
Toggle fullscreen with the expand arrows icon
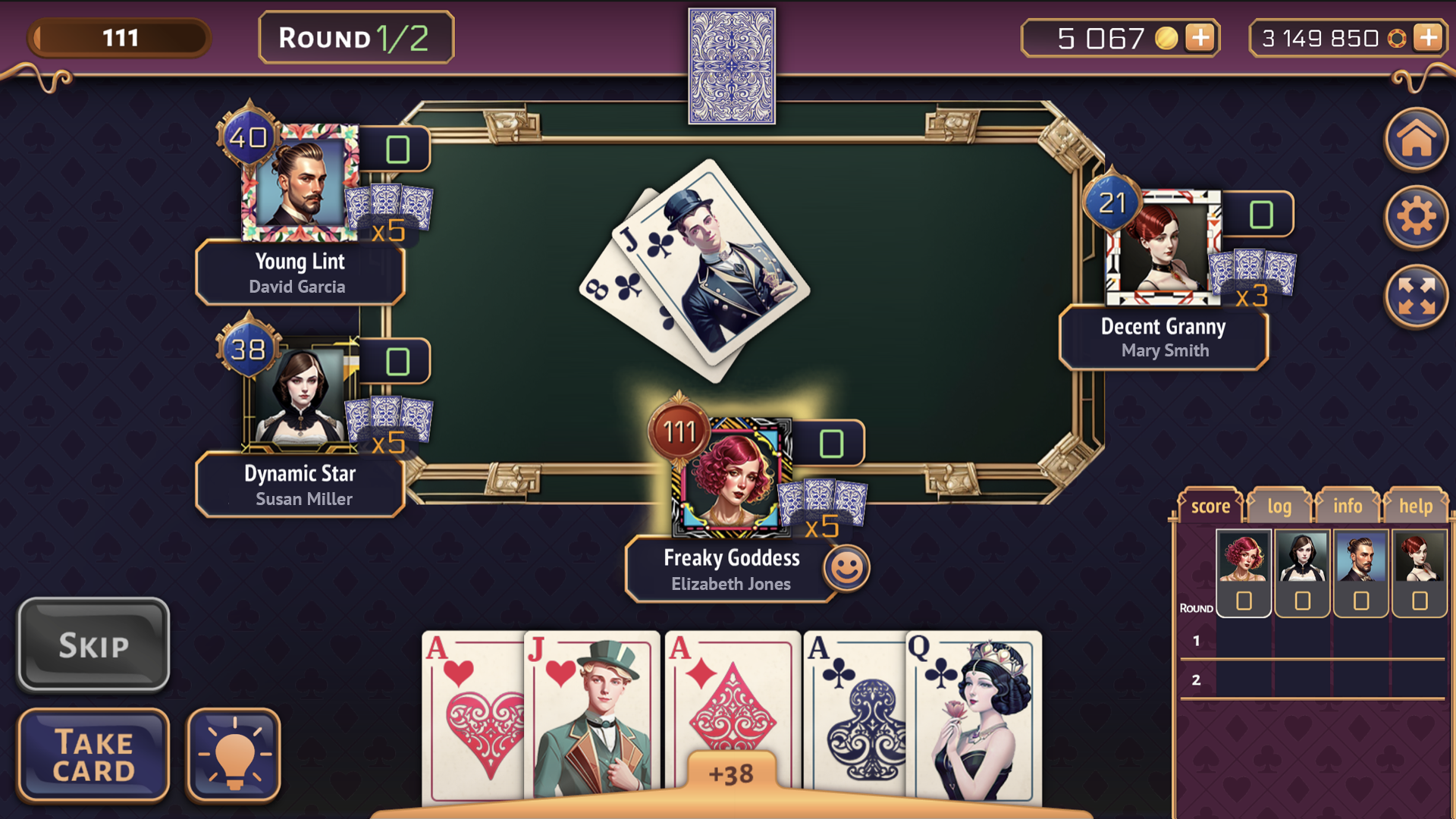point(1415,296)
